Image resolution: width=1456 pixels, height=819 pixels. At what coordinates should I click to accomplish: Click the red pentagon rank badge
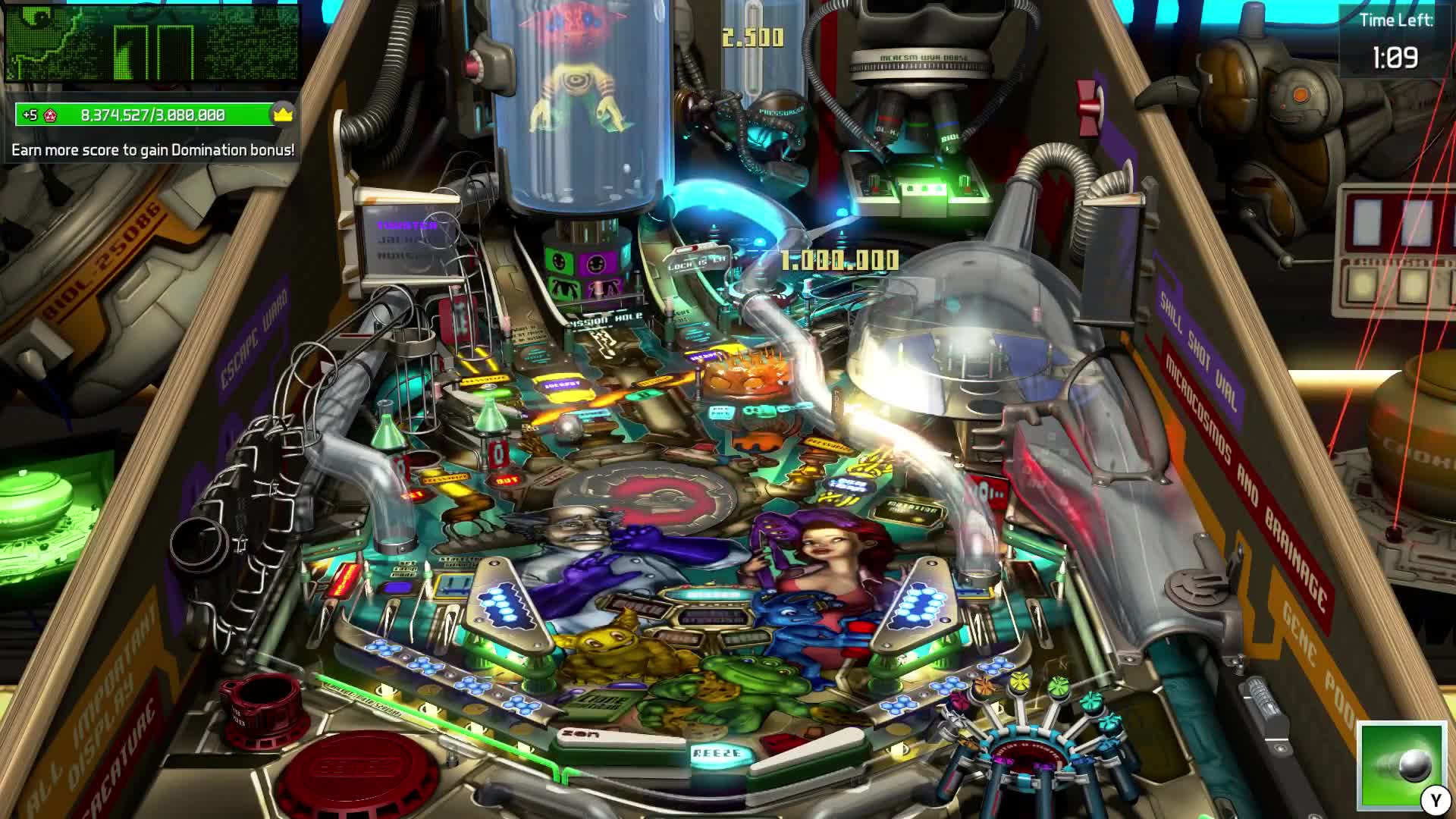(x=50, y=114)
